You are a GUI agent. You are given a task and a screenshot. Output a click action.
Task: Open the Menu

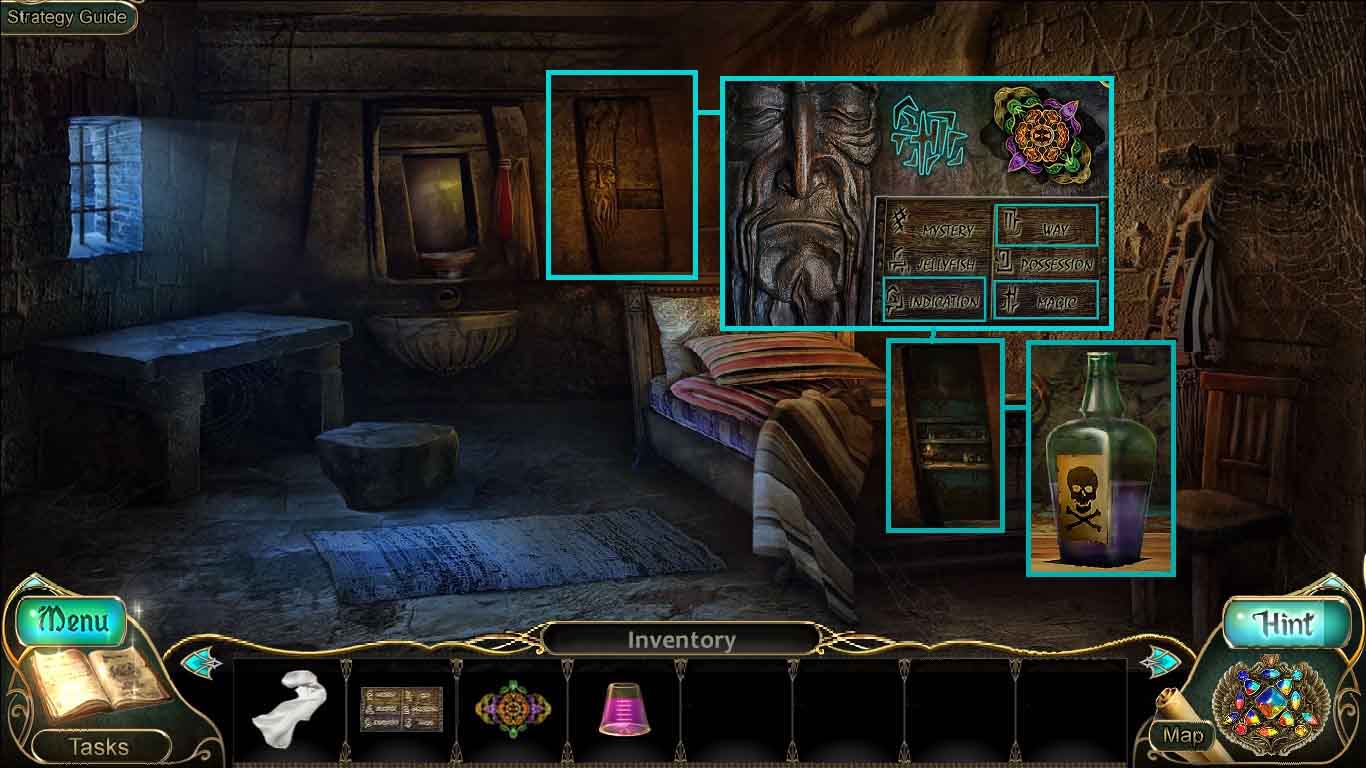[x=71, y=621]
